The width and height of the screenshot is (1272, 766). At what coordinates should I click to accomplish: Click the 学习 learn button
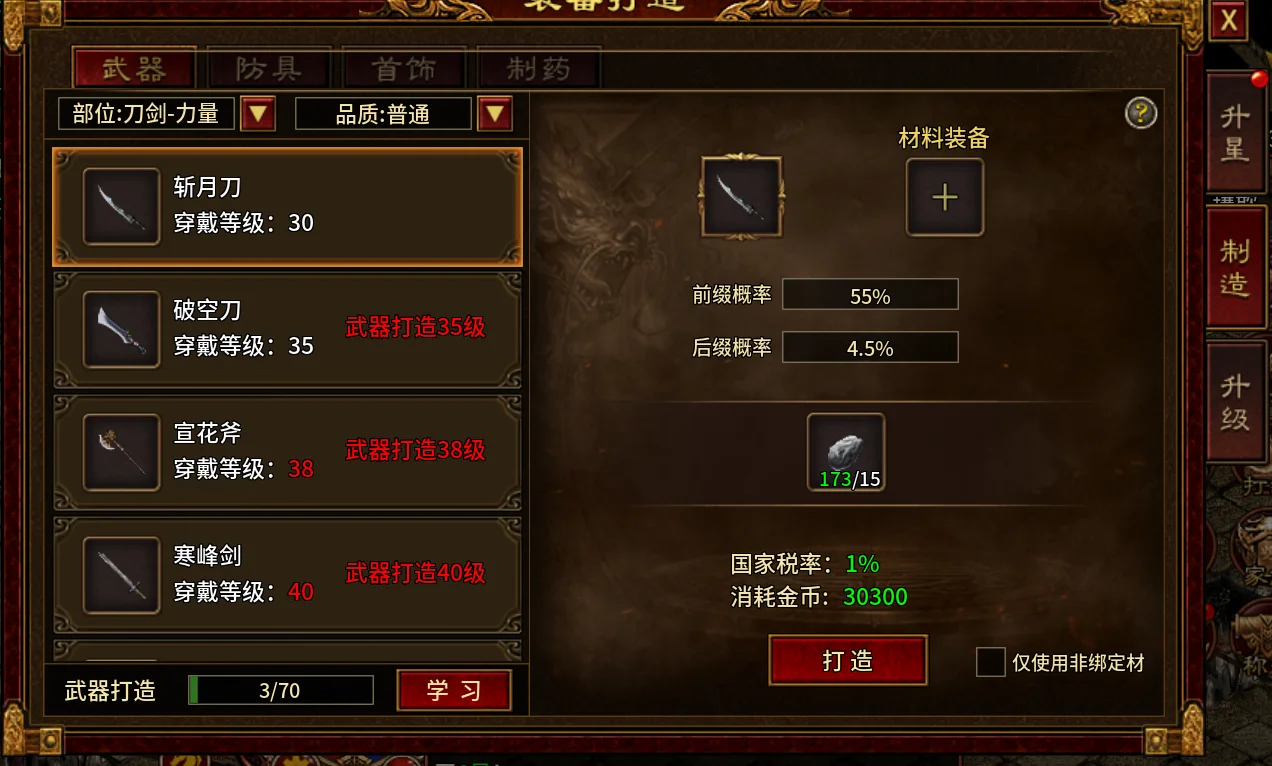coord(454,690)
